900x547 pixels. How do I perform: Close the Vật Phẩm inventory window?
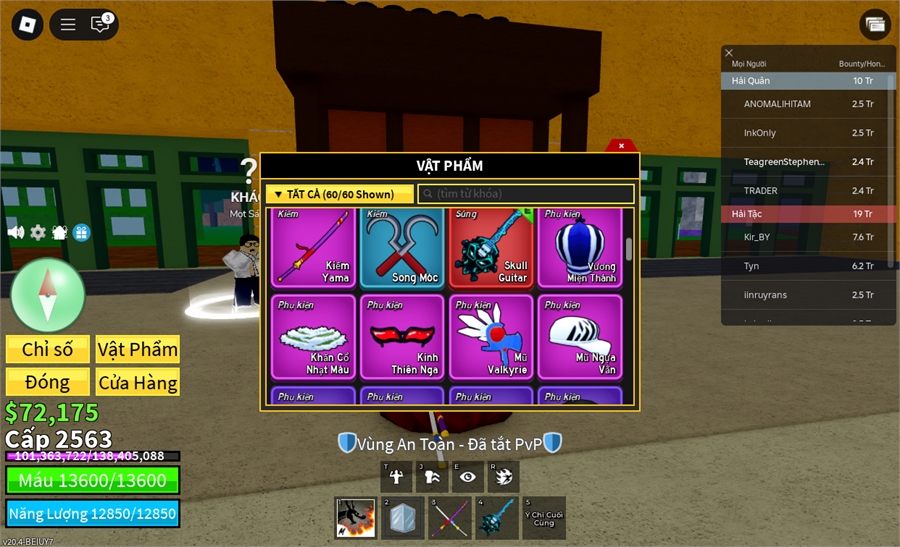coord(621,146)
